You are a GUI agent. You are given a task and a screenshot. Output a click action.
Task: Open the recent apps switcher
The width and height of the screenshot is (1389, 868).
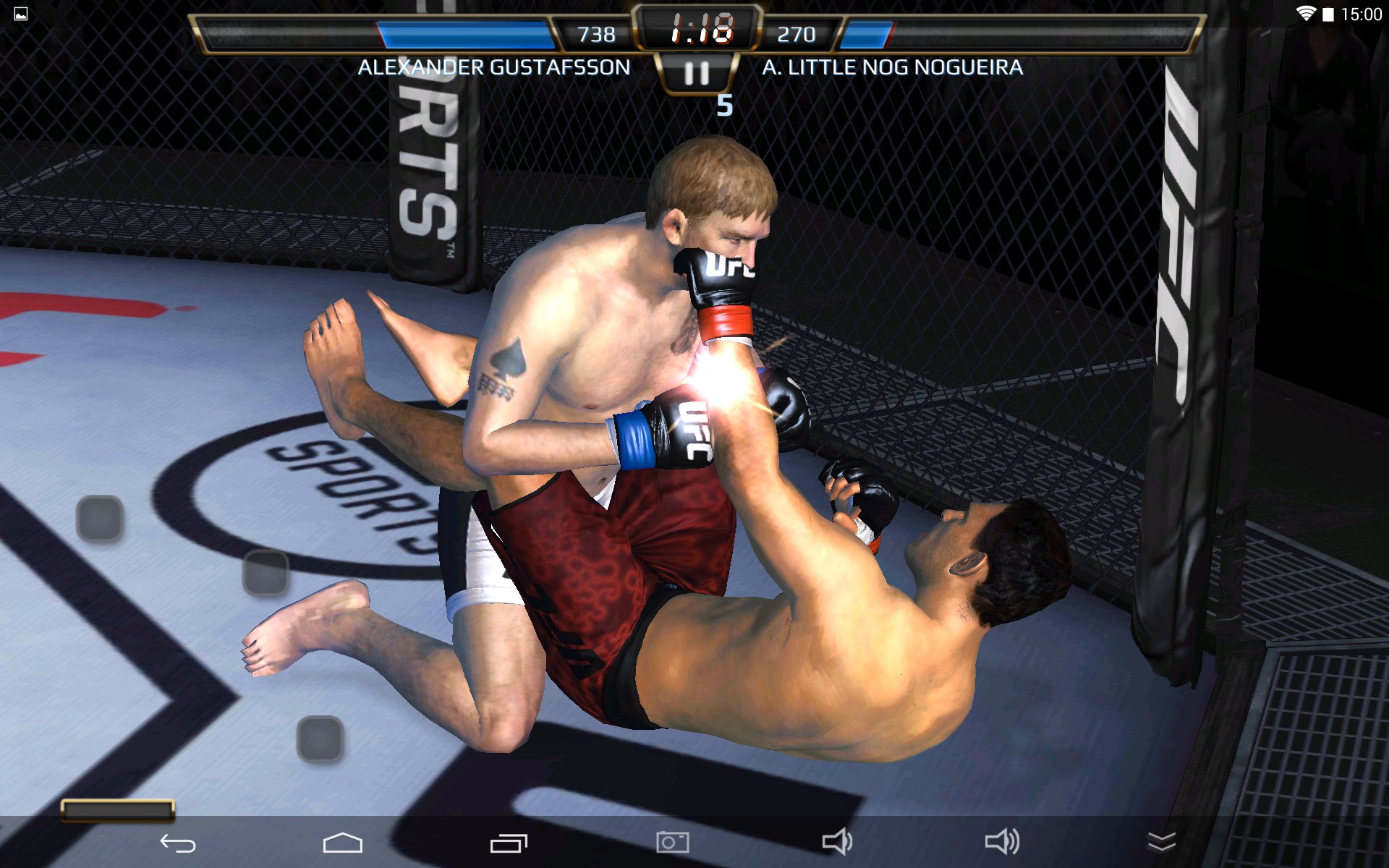tap(509, 843)
